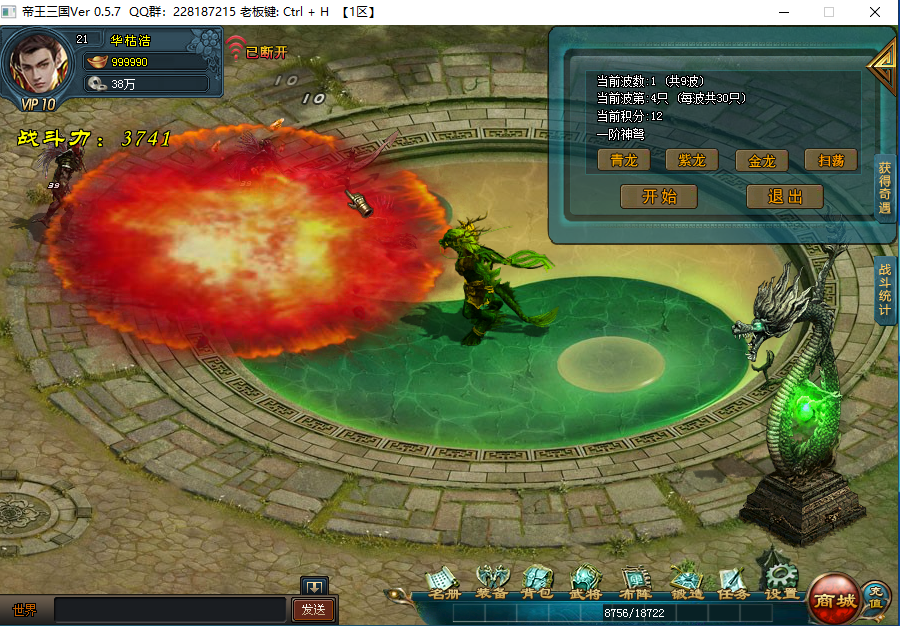This screenshot has height=626, width=900.
Task: Send the chat message with 发送
Action: 313,609
